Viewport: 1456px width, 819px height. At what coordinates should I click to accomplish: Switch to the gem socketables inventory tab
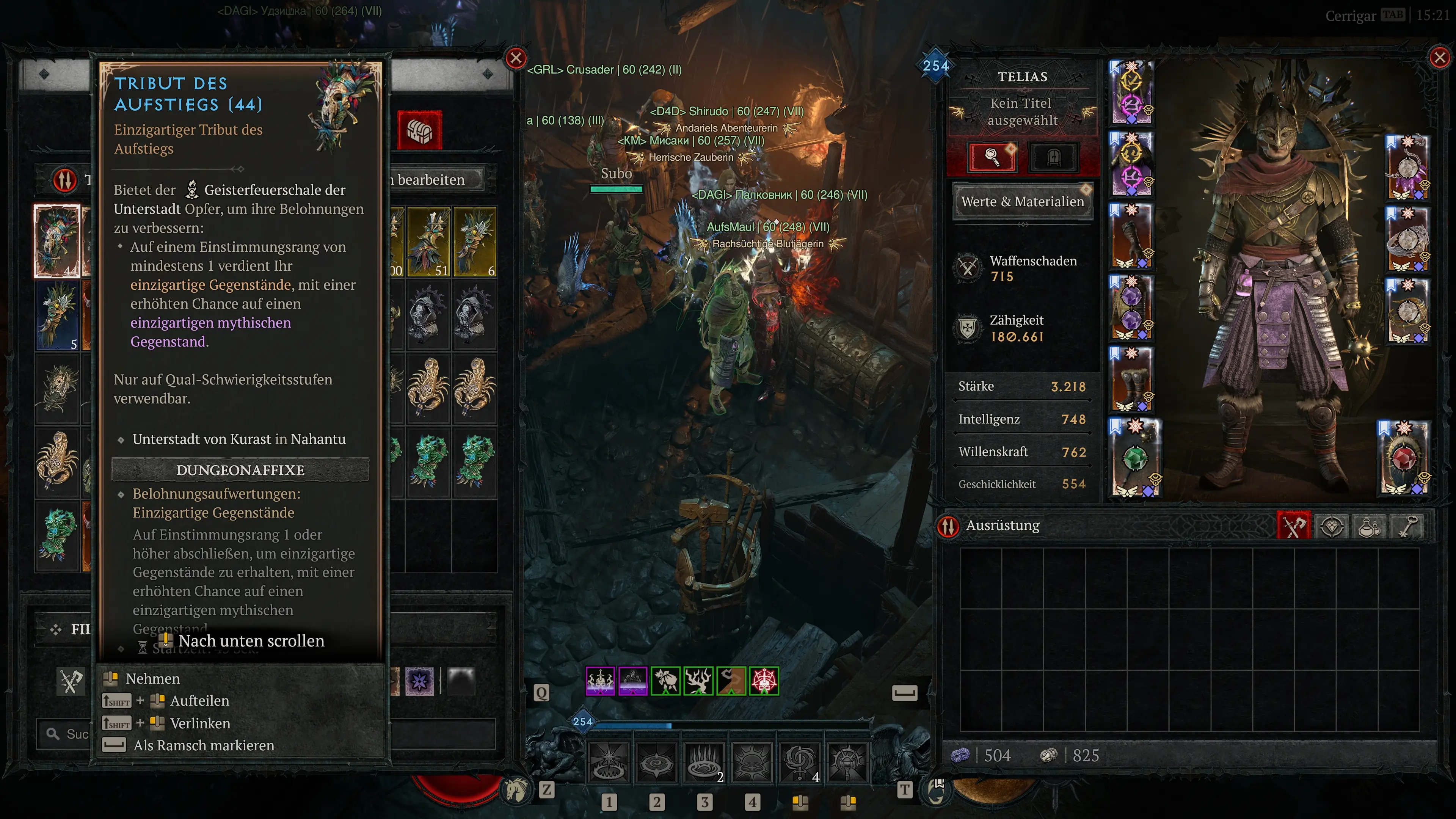click(1332, 526)
